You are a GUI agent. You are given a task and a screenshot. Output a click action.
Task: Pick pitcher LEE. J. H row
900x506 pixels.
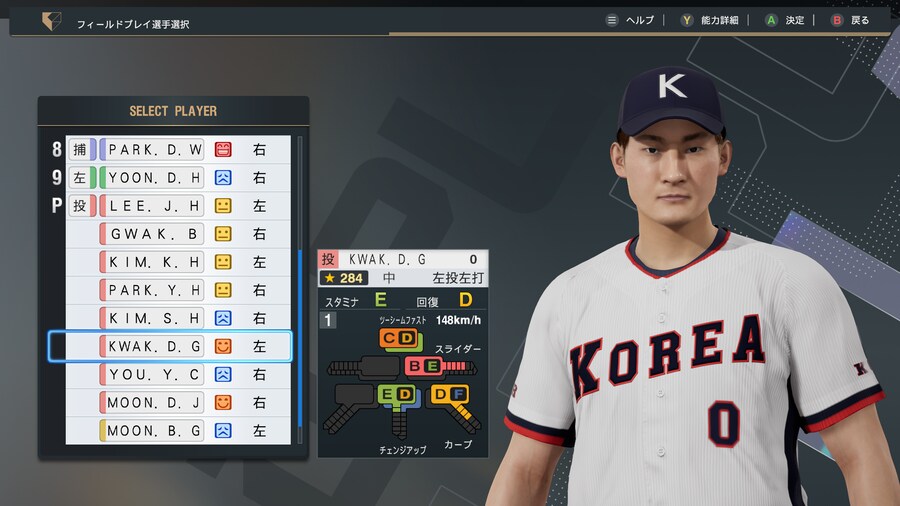click(154, 206)
